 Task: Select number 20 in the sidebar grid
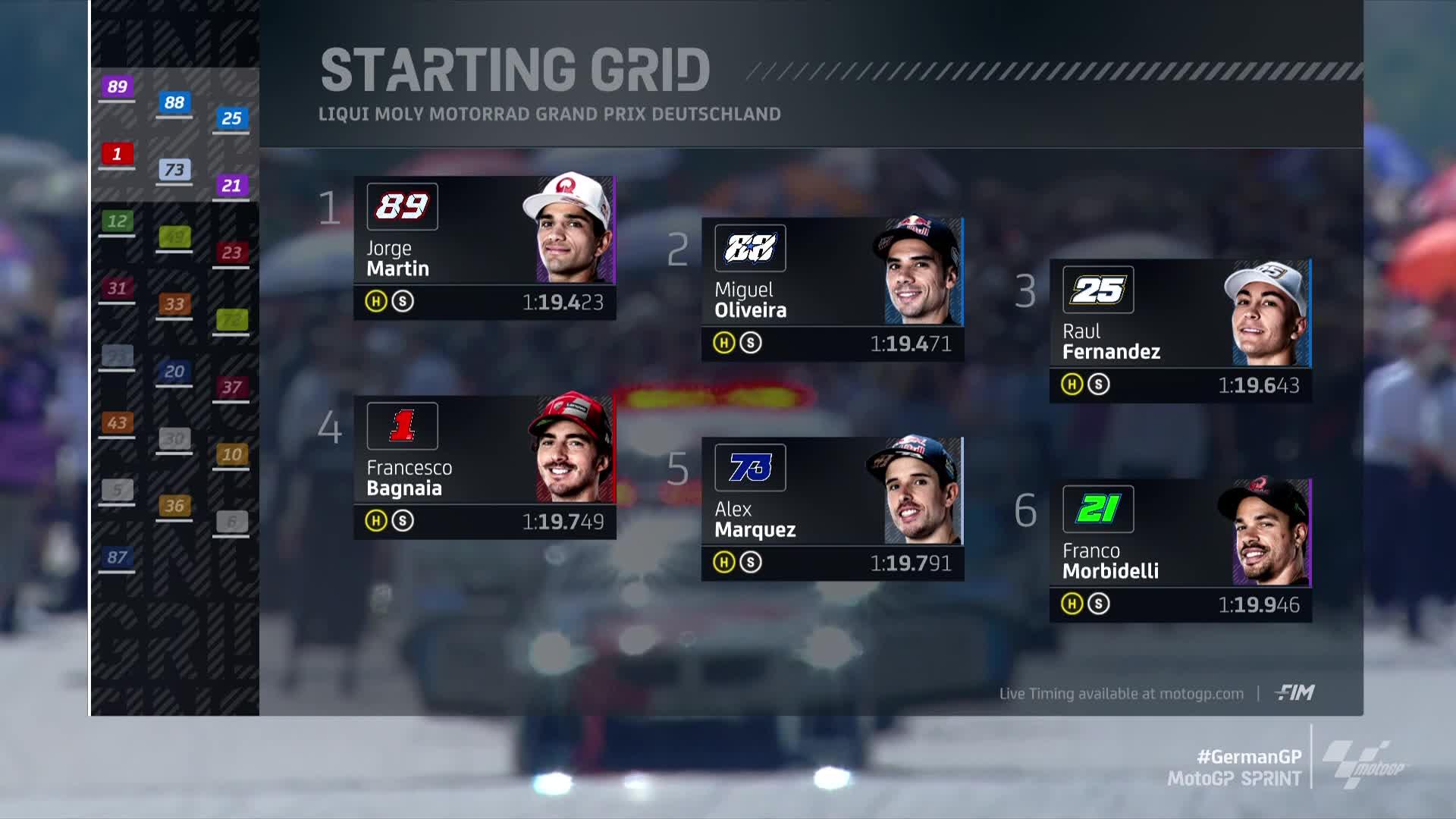pos(174,372)
